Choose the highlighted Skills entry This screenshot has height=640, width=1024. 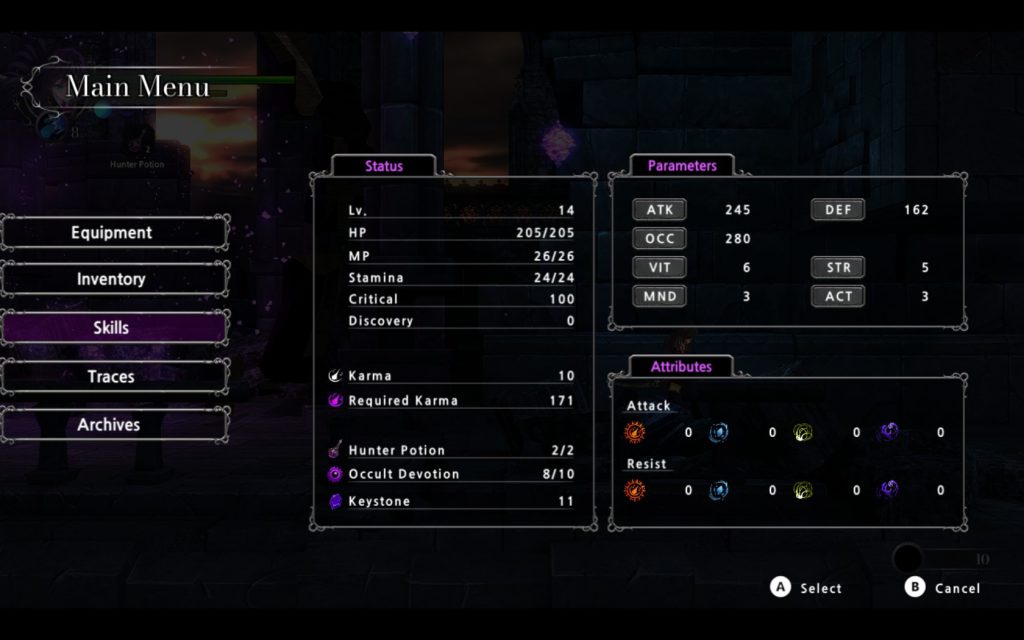click(112, 328)
